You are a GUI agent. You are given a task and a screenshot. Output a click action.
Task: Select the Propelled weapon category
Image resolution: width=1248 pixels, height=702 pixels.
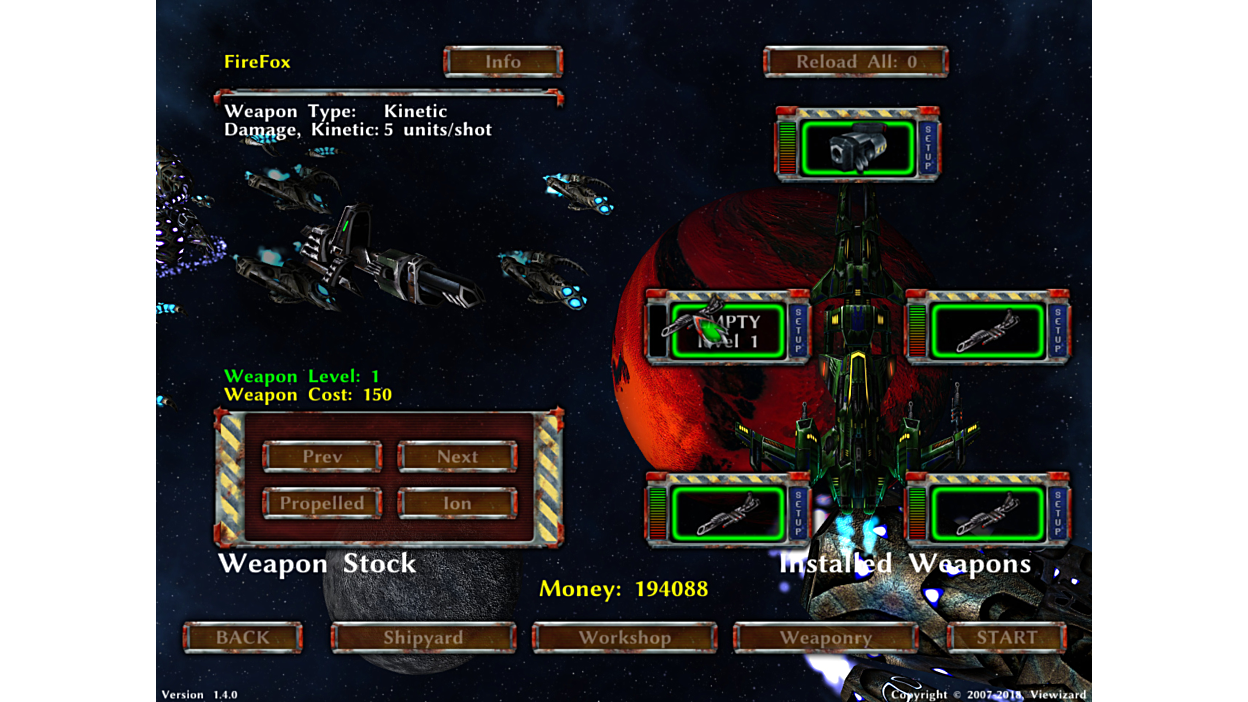322,503
